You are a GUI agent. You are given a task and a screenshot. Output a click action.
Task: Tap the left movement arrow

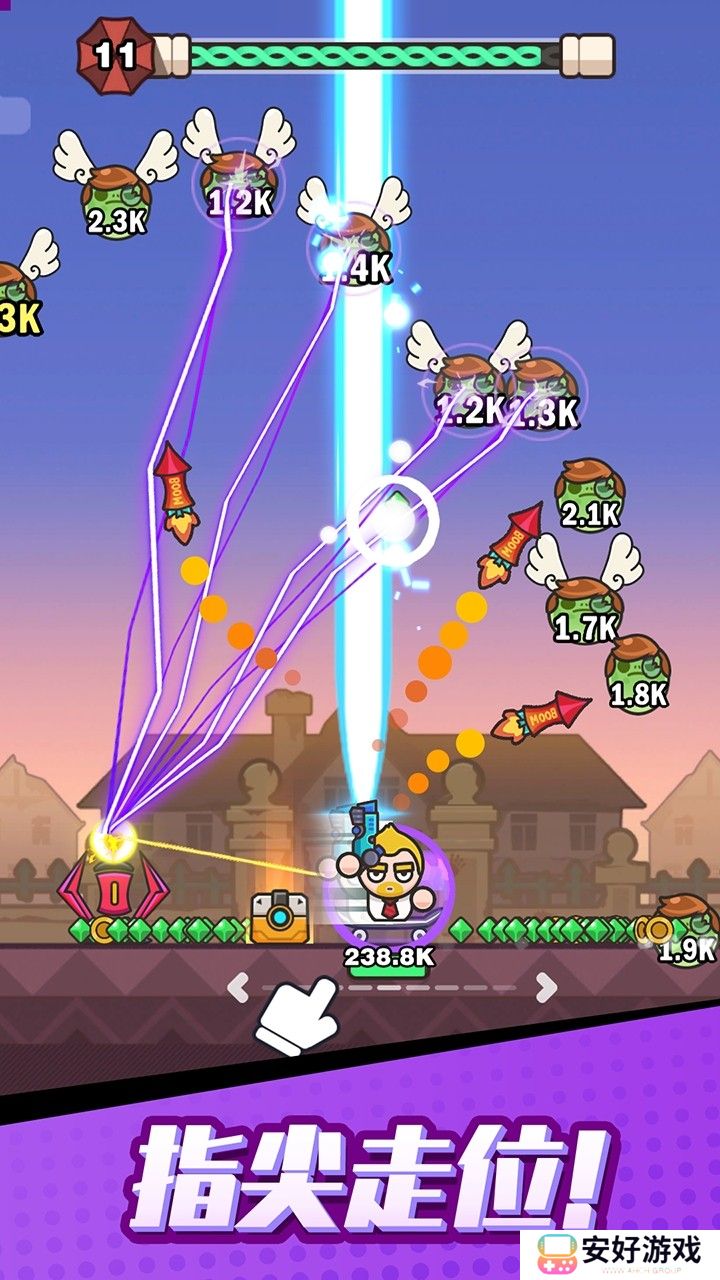point(237,988)
